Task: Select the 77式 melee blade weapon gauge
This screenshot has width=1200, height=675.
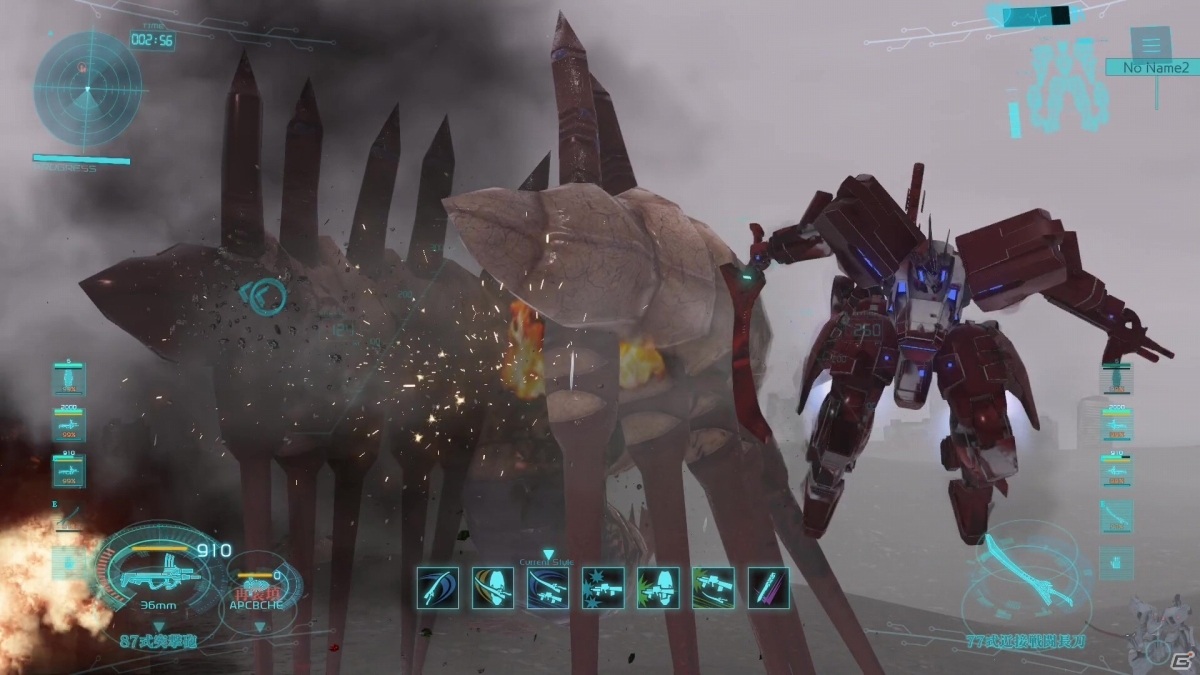Action: click(x=1020, y=575)
